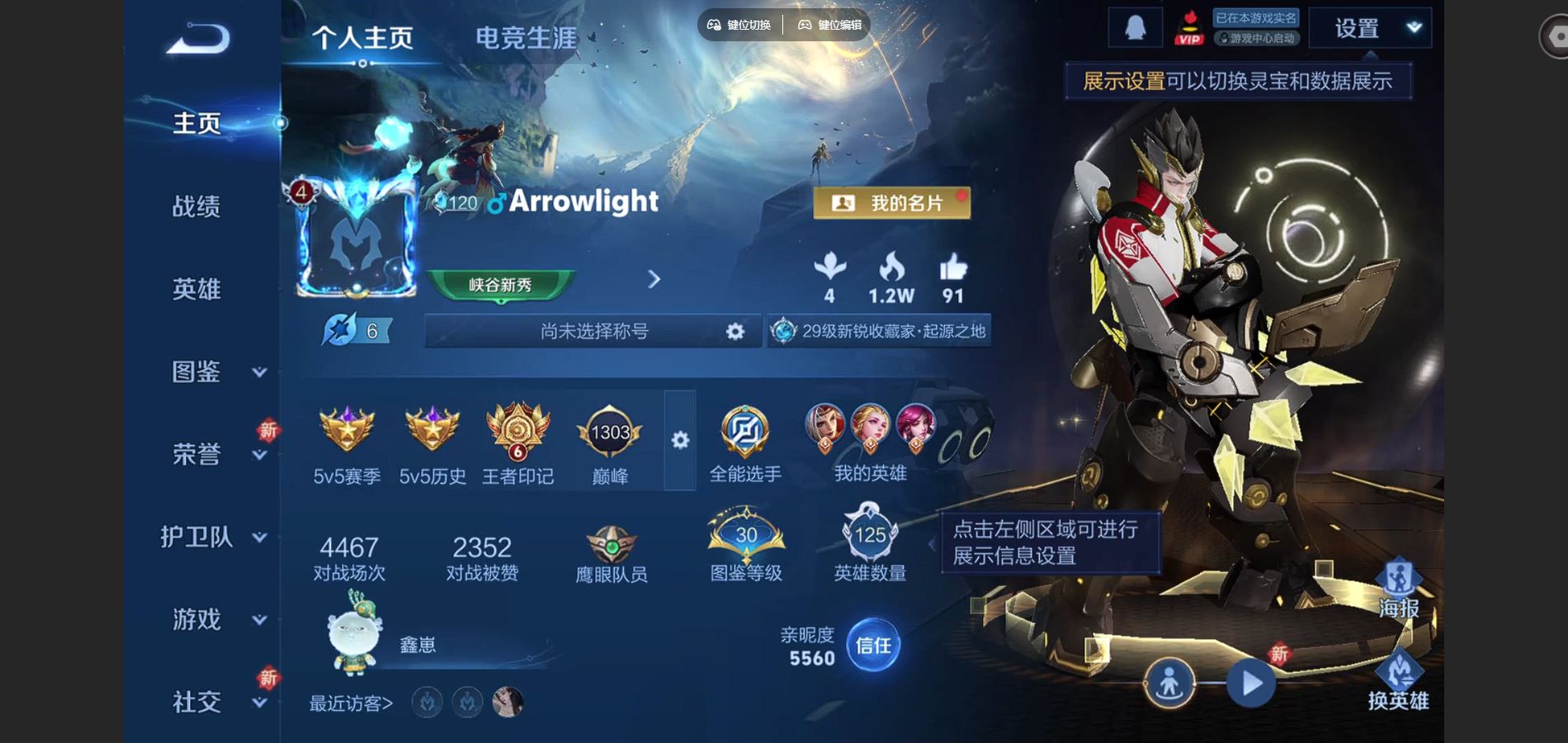The height and width of the screenshot is (743, 1568).
Task: Click the 键位切换 controller icon
Action: 715,25
